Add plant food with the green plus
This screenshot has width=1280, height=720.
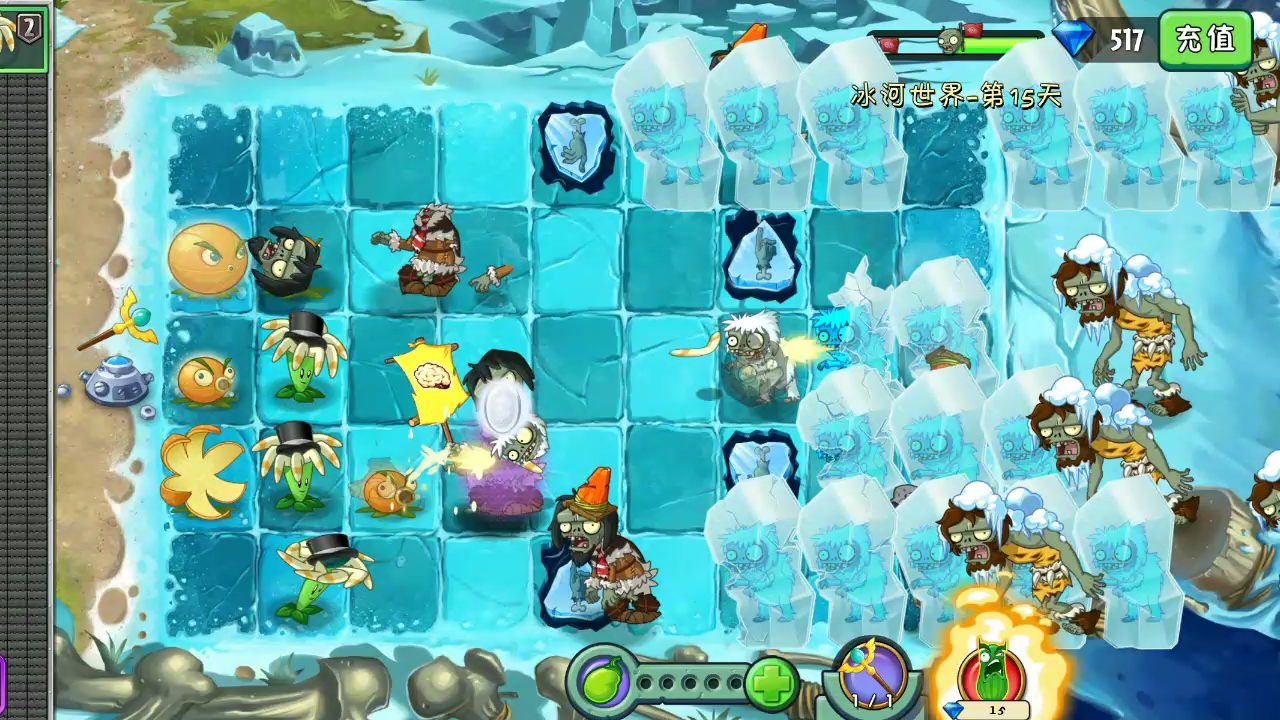pos(771,684)
